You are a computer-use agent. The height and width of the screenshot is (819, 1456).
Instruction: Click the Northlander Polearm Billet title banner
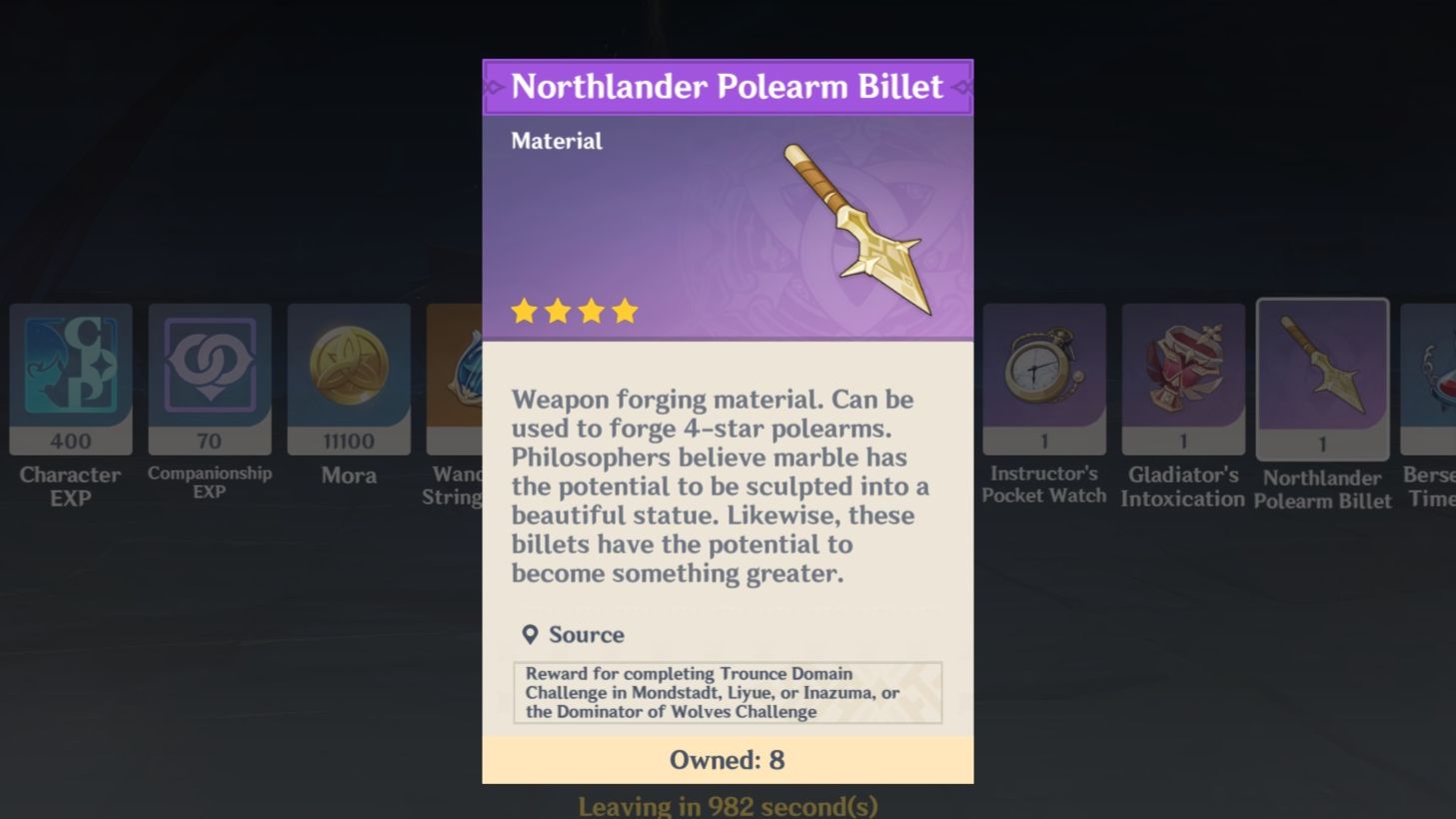(x=727, y=87)
